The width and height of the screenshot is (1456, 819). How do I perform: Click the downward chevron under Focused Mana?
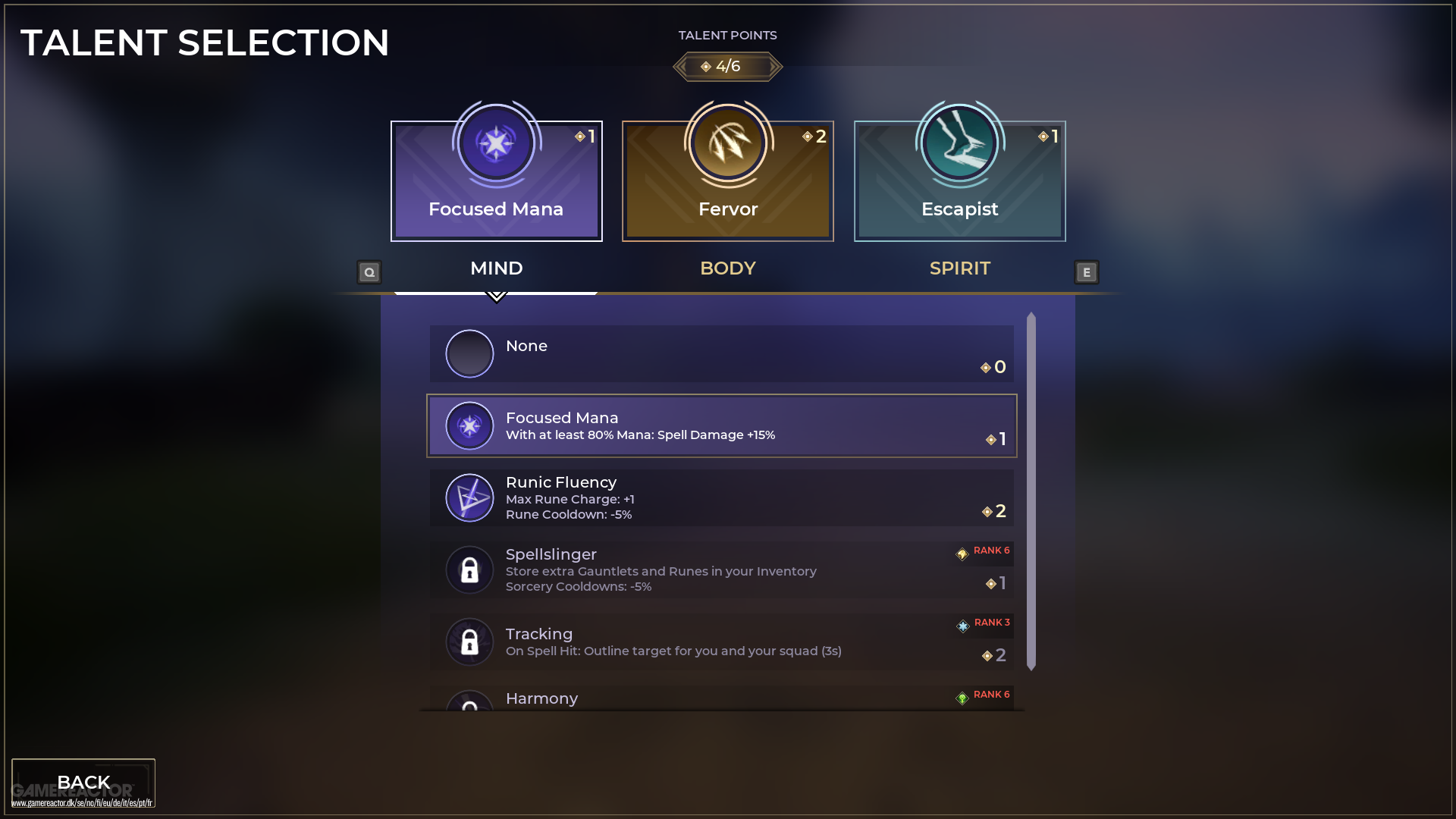pos(497,297)
